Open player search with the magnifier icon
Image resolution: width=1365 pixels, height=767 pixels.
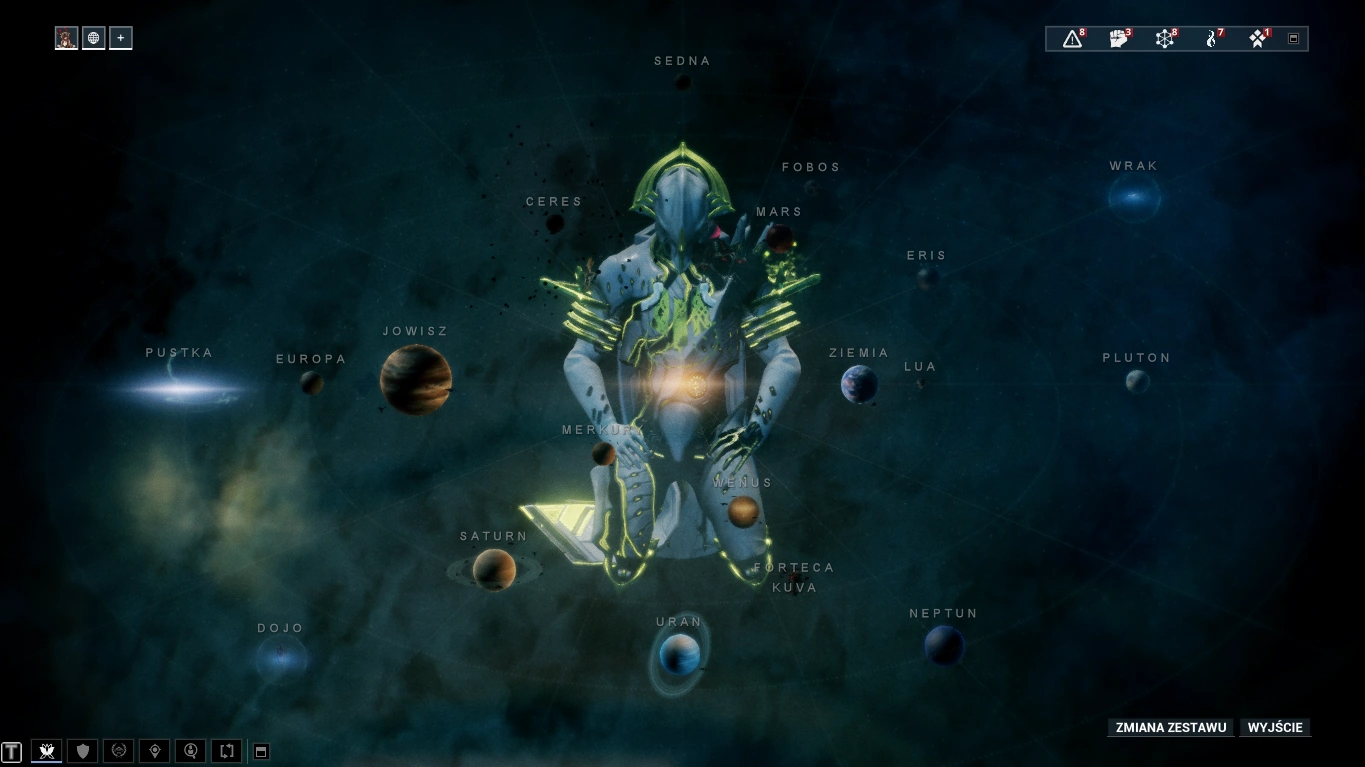(x=190, y=750)
